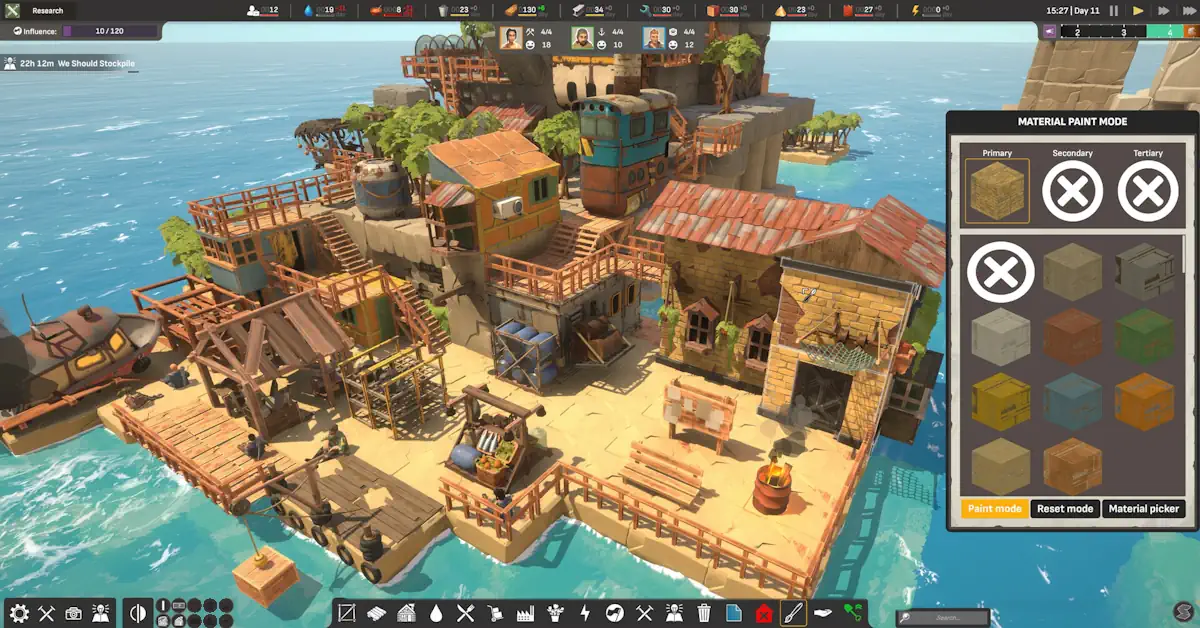This screenshot has height=628, width=1200.
Task: Select the Paint mode button
Action: point(994,509)
